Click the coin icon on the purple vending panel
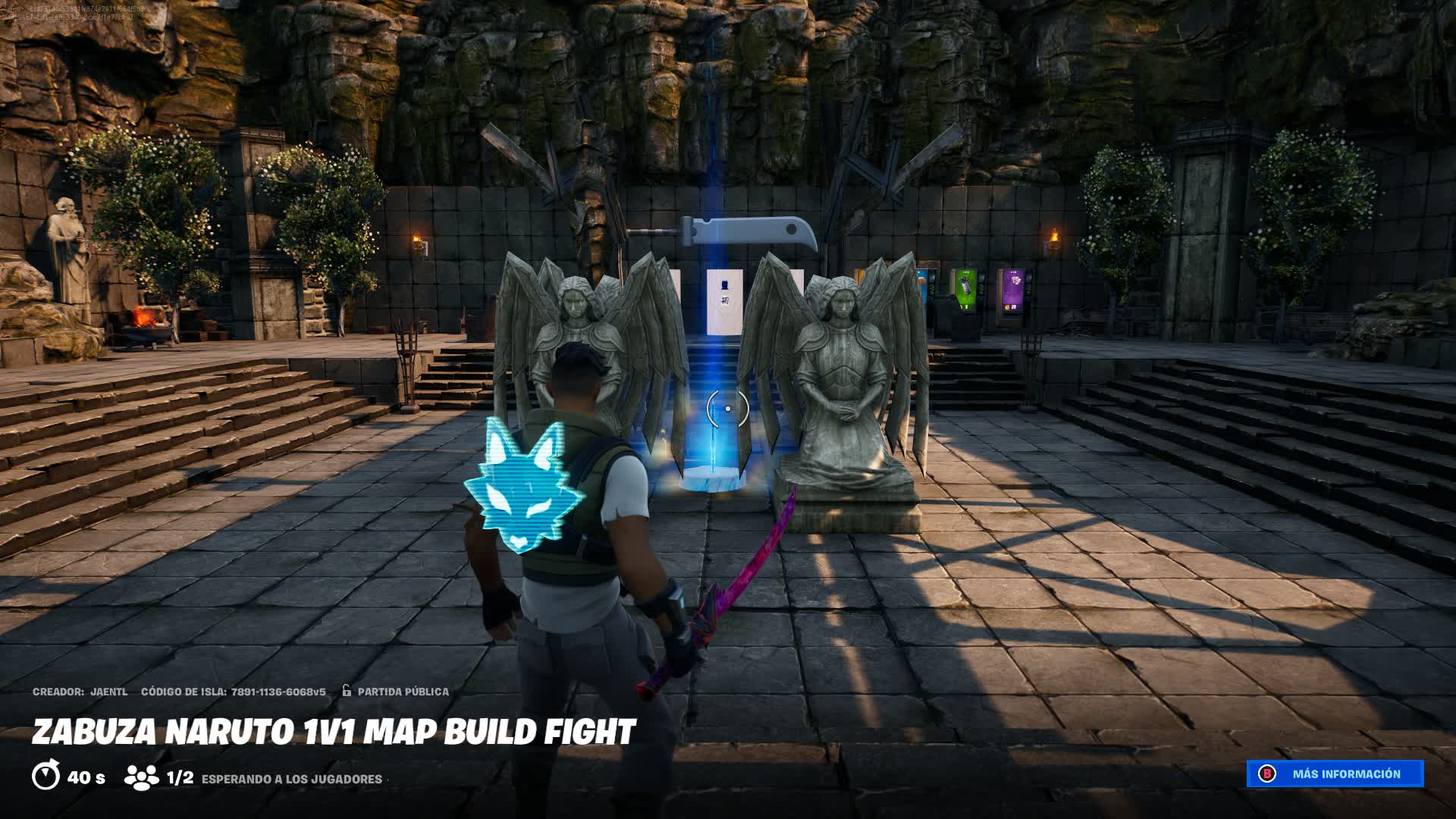Screen dimensions: 1456x819 (x=1006, y=307)
